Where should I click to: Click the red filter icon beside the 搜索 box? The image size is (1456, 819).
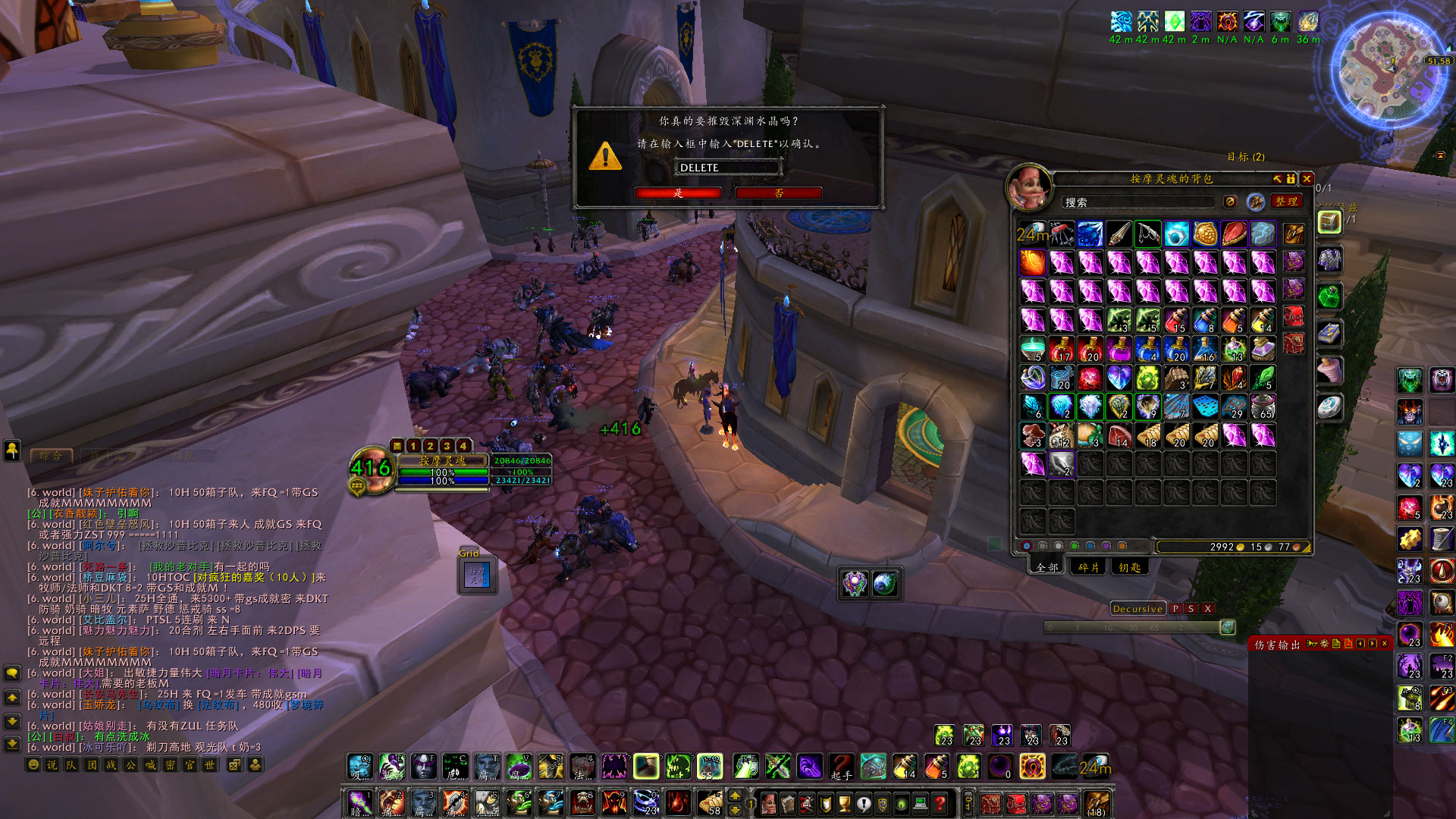coord(1231,202)
